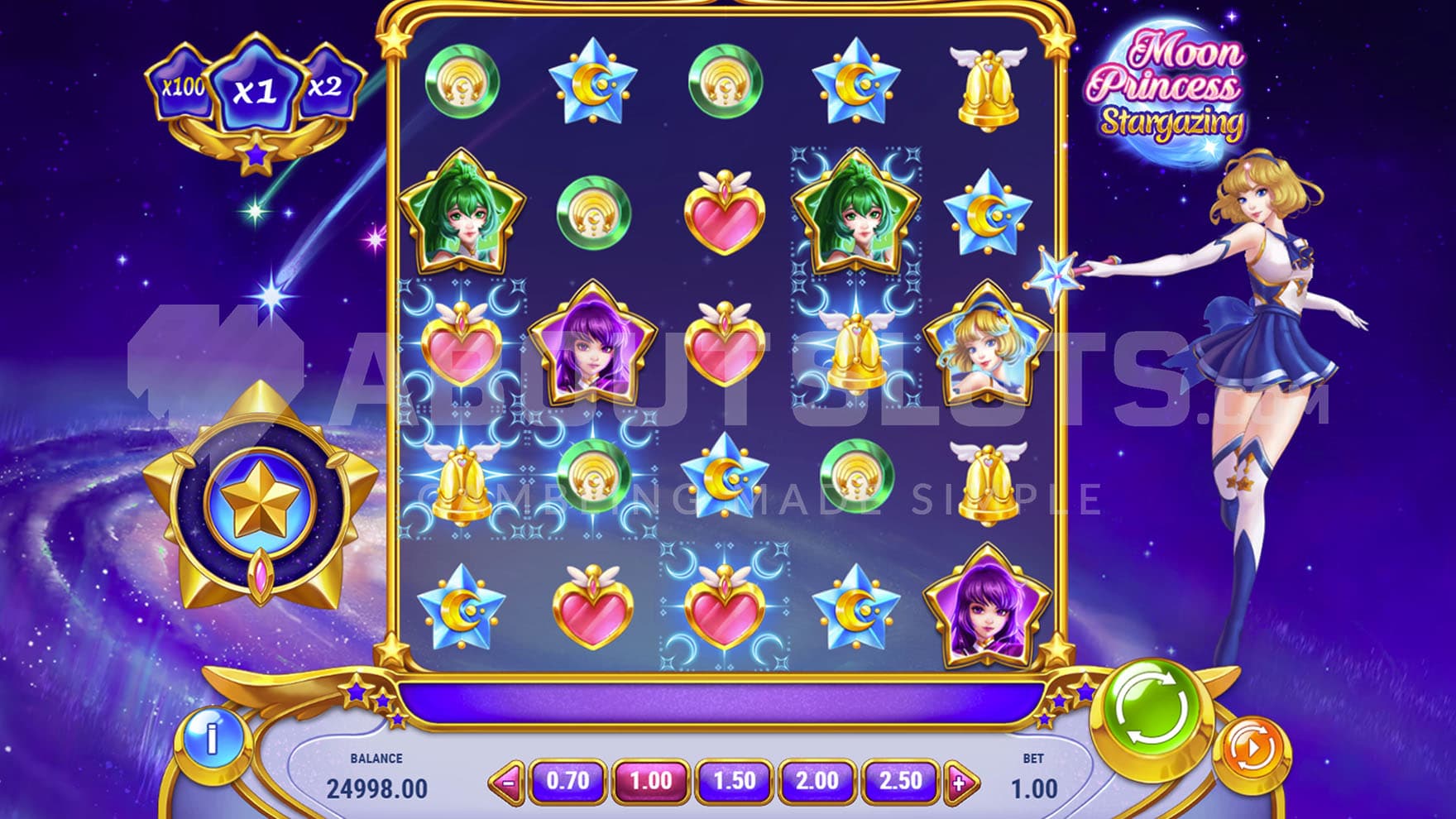
Task: Choose the 0.70 bet amount
Action: coord(568,781)
